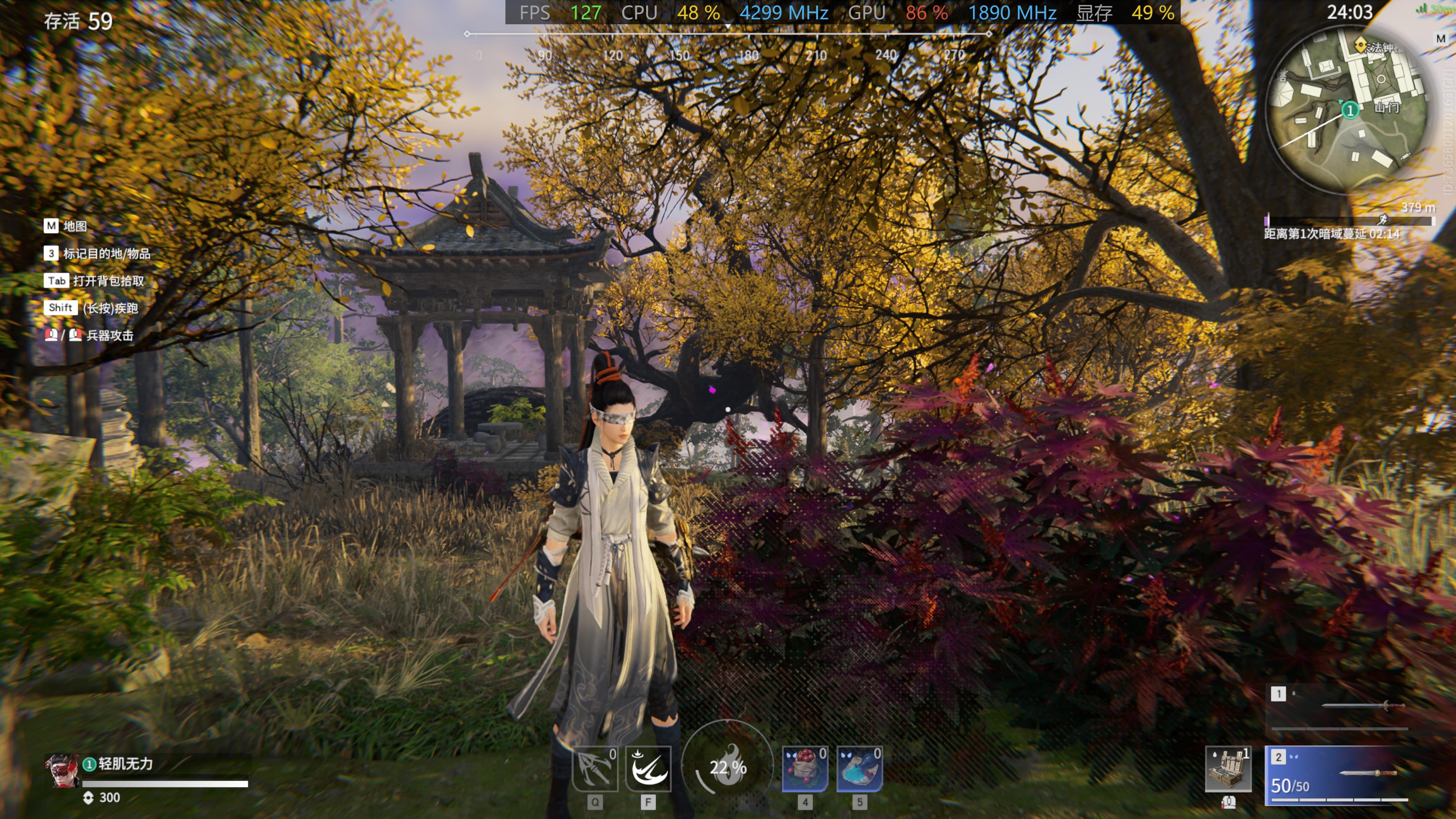Click the red-masked player portrait
The image size is (1456, 819).
(x=61, y=771)
